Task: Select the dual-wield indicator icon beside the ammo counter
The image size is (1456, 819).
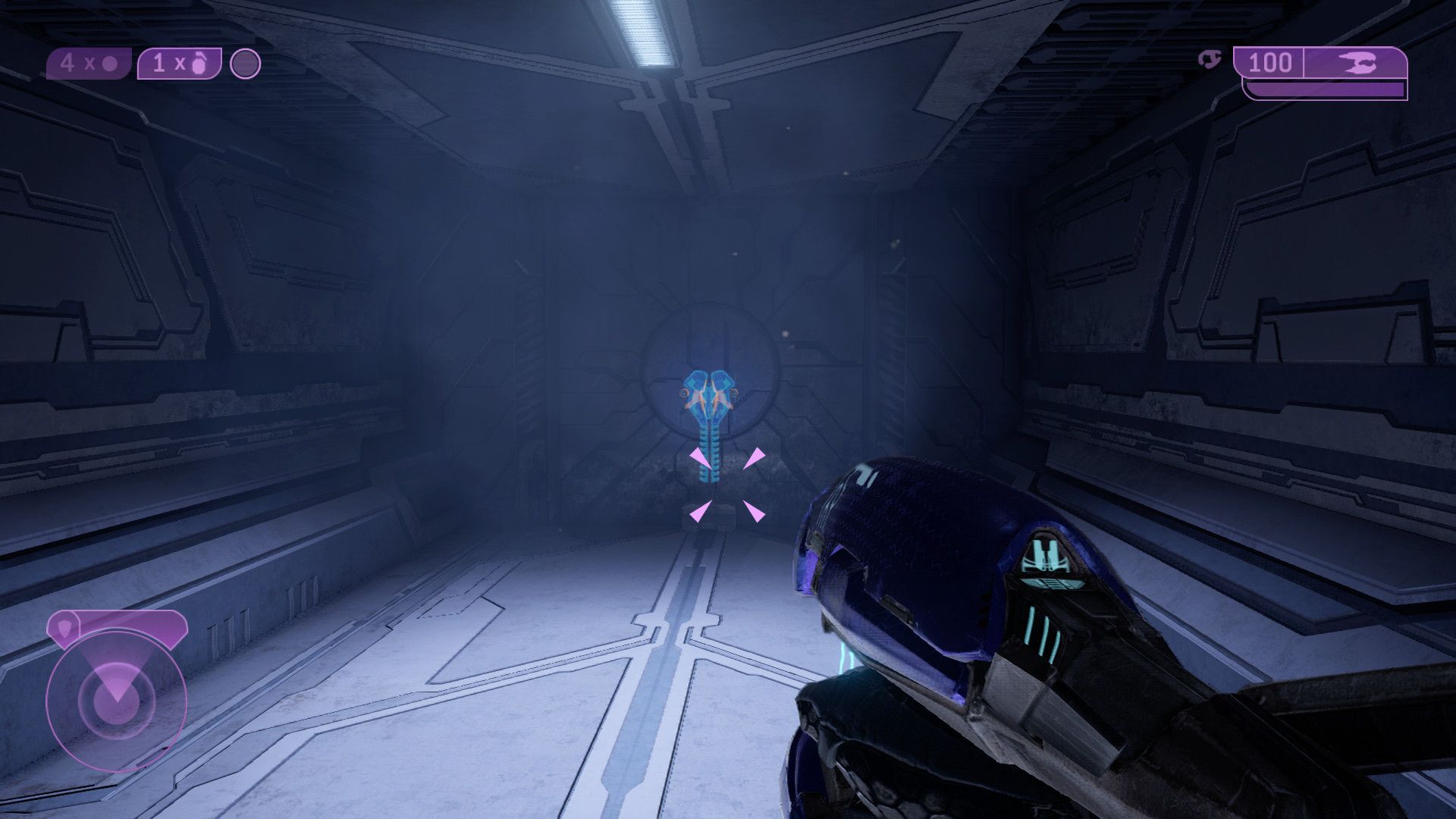Action: click(x=1211, y=59)
